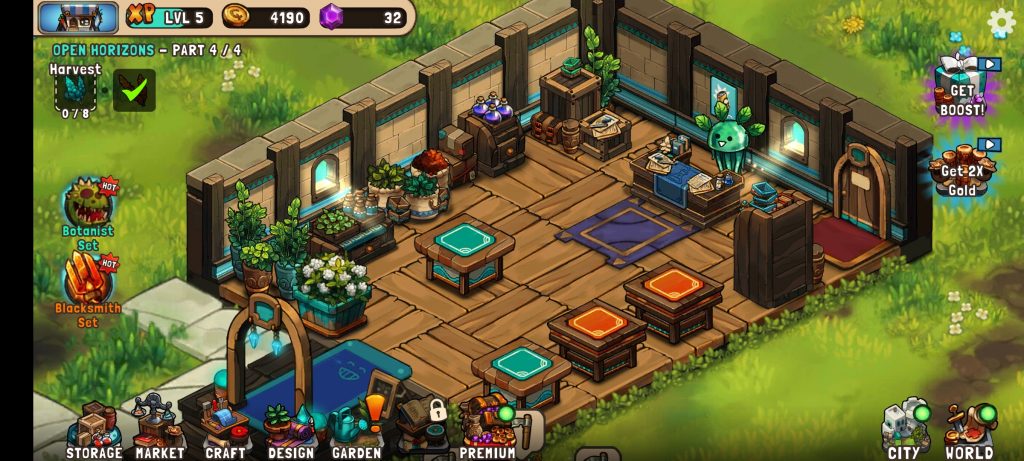Open the World map
Image resolution: width=1024 pixels, height=461 pixels.
(x=969, y=430)
